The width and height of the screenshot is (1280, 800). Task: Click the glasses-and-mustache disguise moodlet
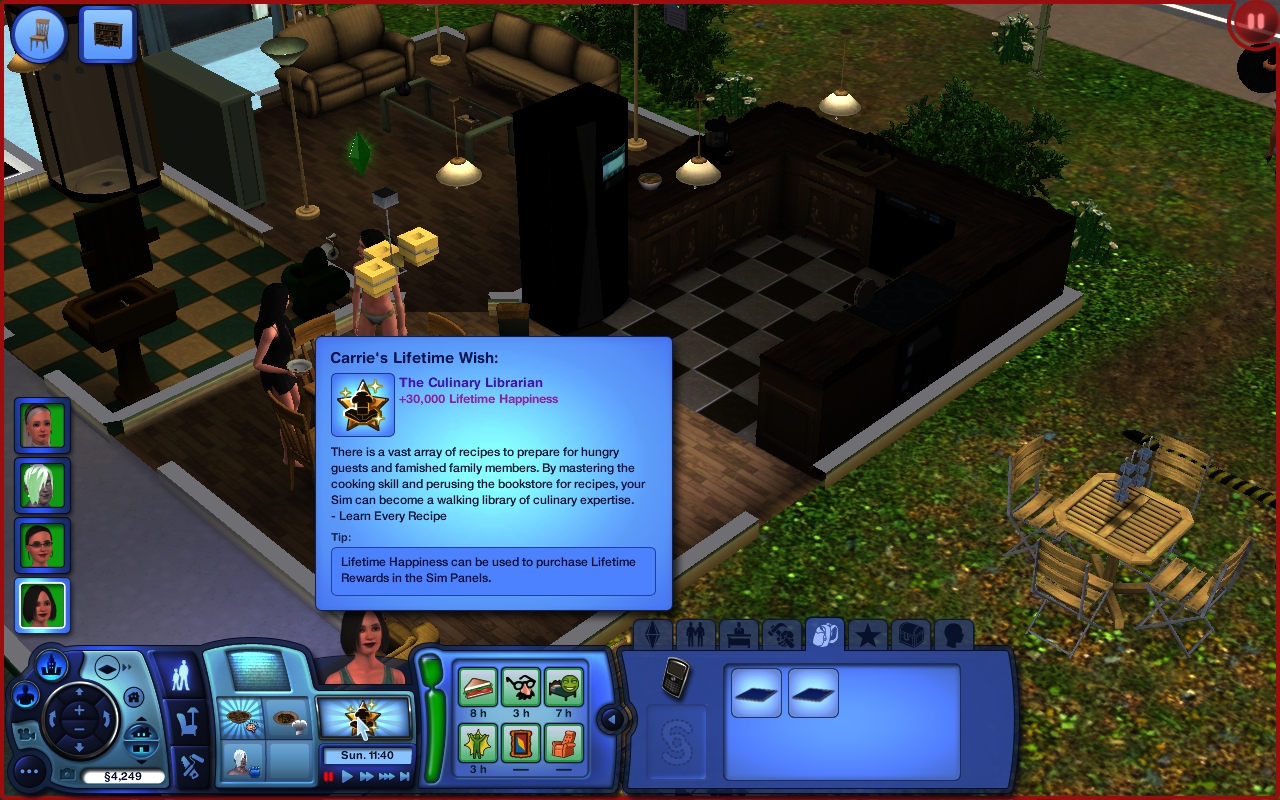click(x=521, y=687)
